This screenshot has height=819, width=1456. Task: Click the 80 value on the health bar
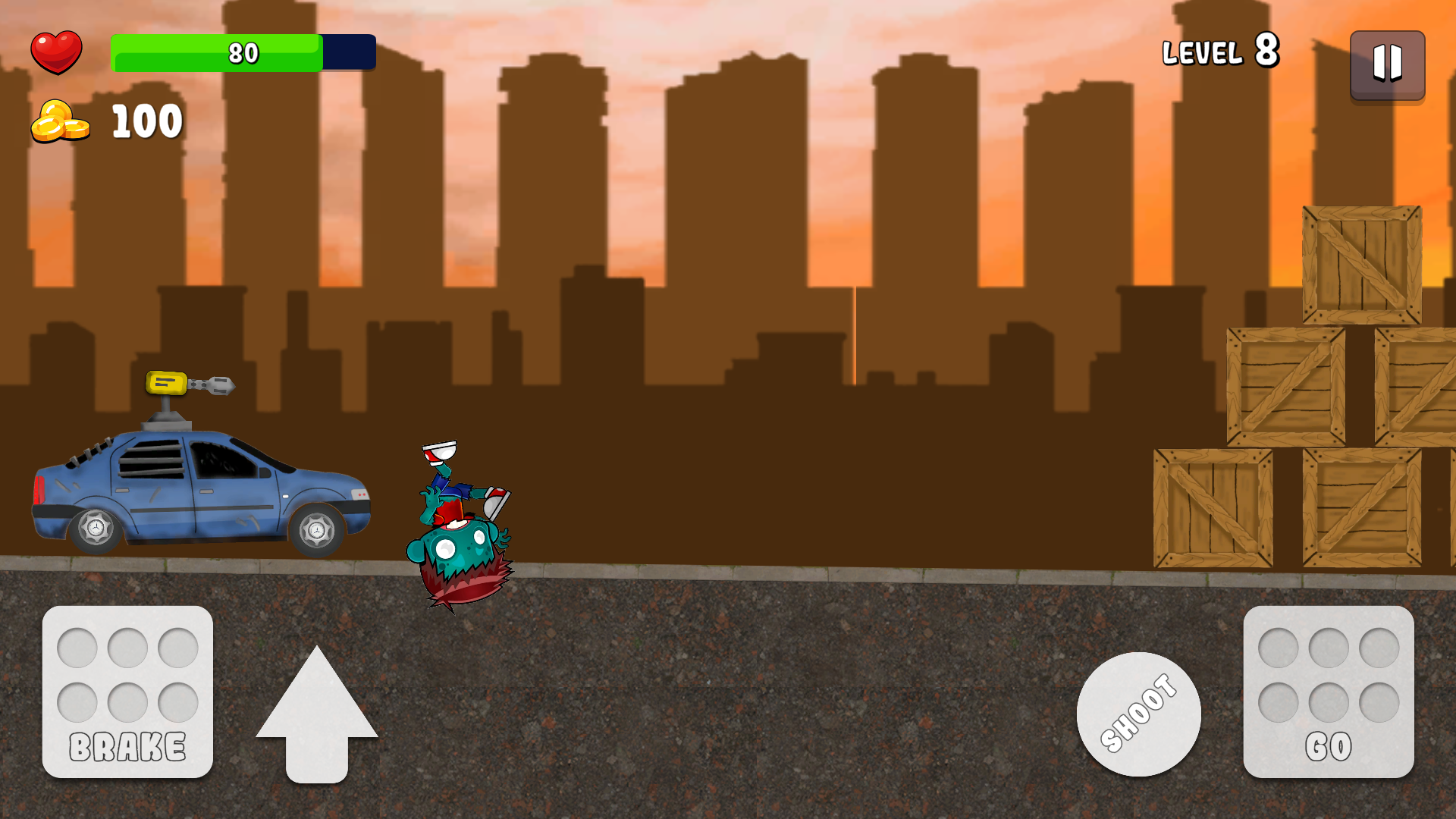[x=243, y=52]
